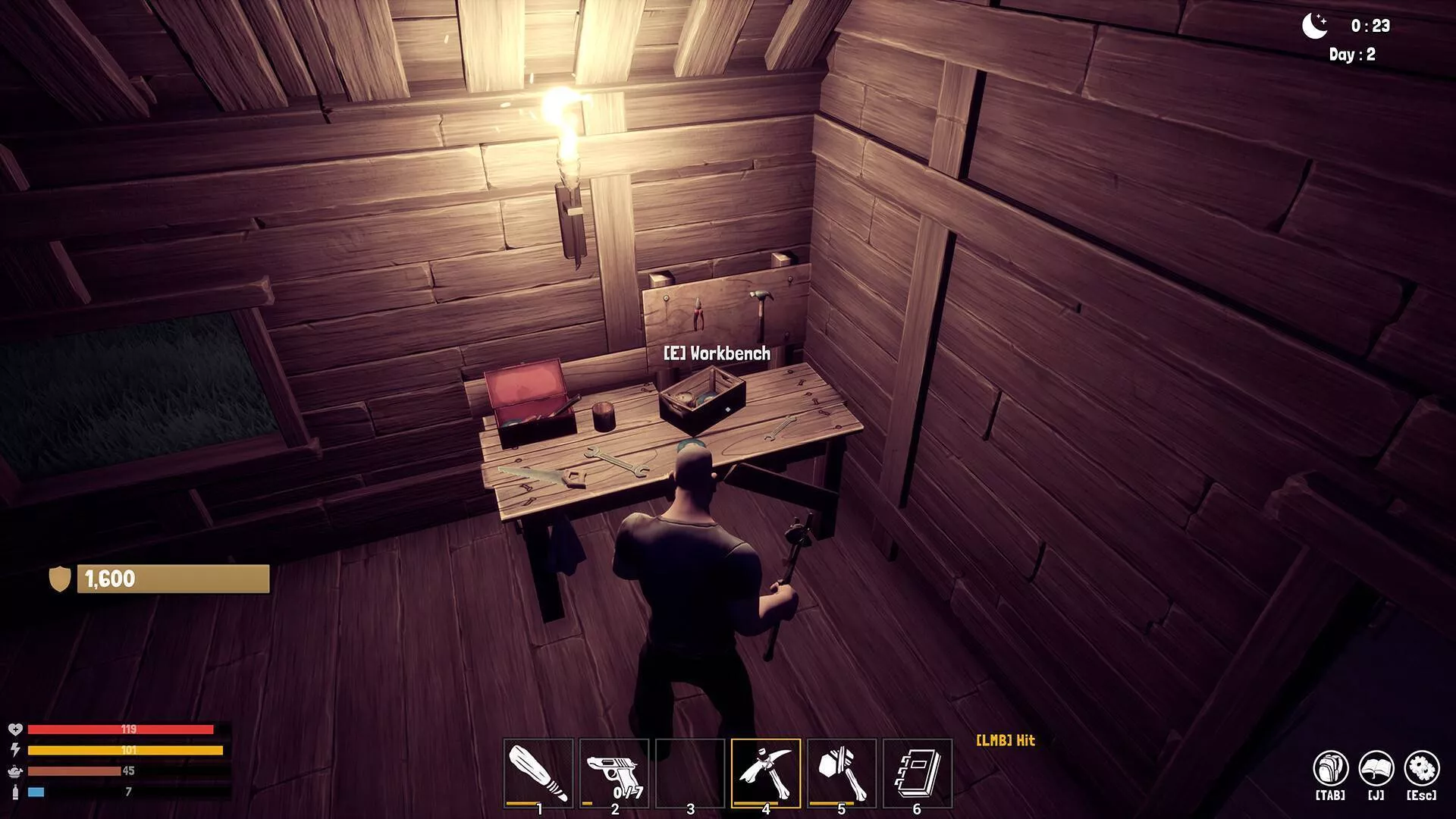Equip the pistol from the hotbar
The width and height of the screenshot is (1456, 819).
[614, 773]
